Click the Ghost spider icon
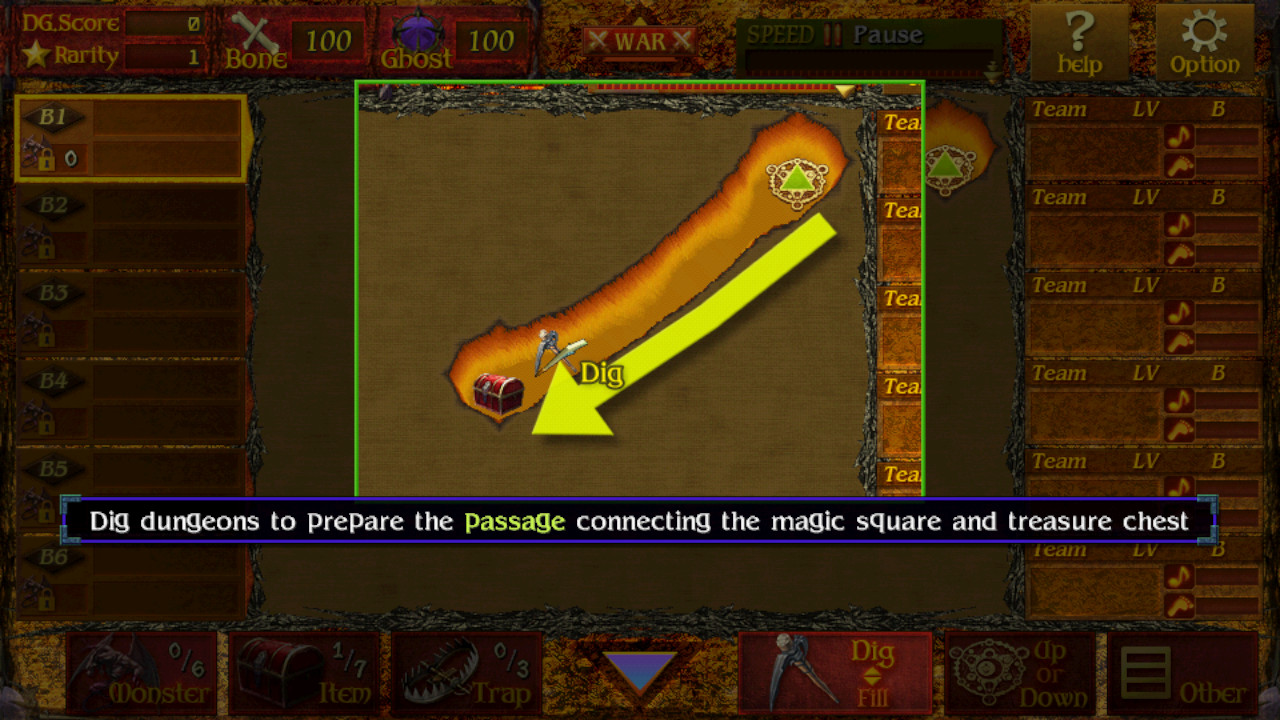 (423, 32)
